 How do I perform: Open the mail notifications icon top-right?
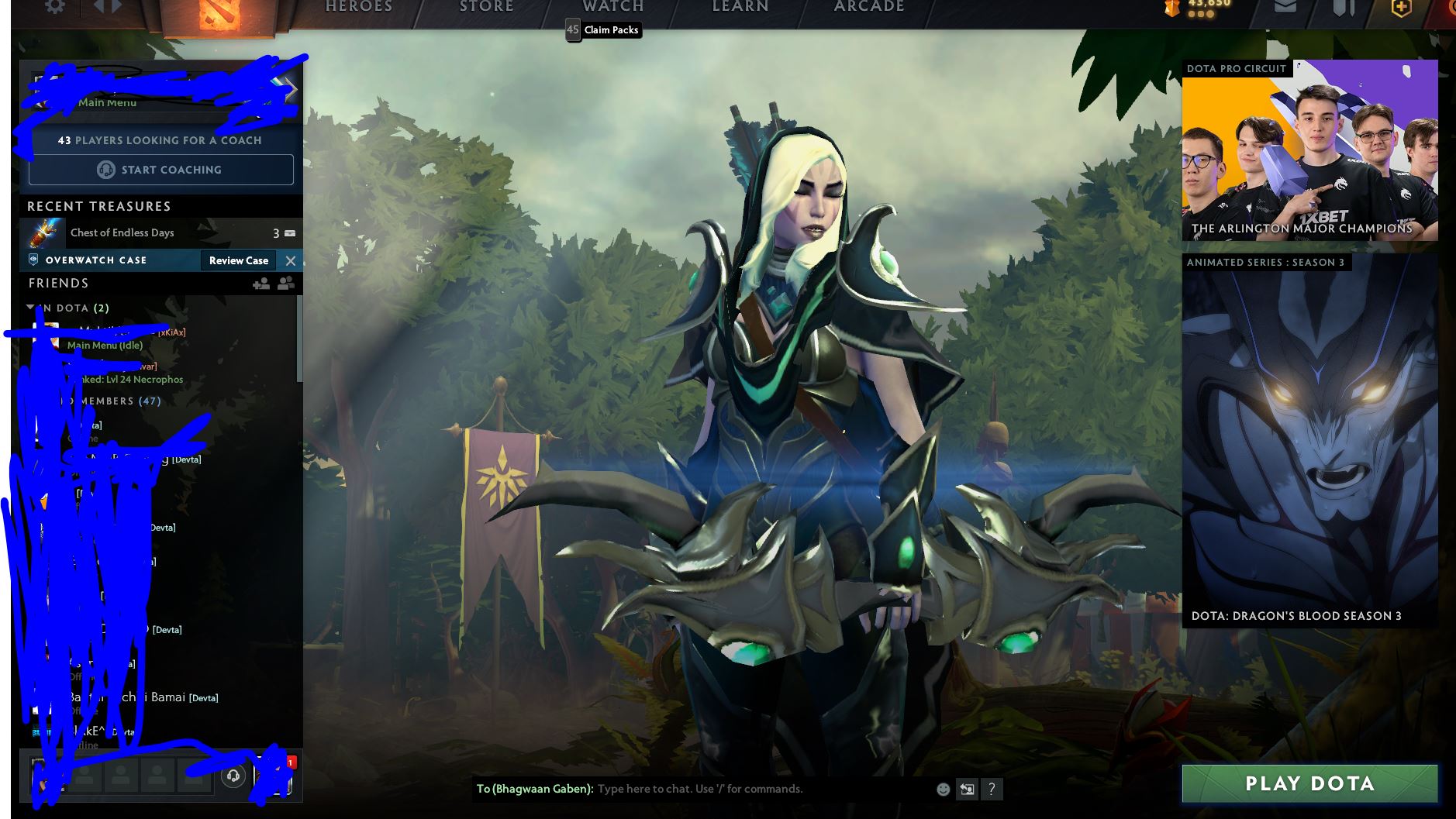pyautogui.click(x=1287, y=8)
